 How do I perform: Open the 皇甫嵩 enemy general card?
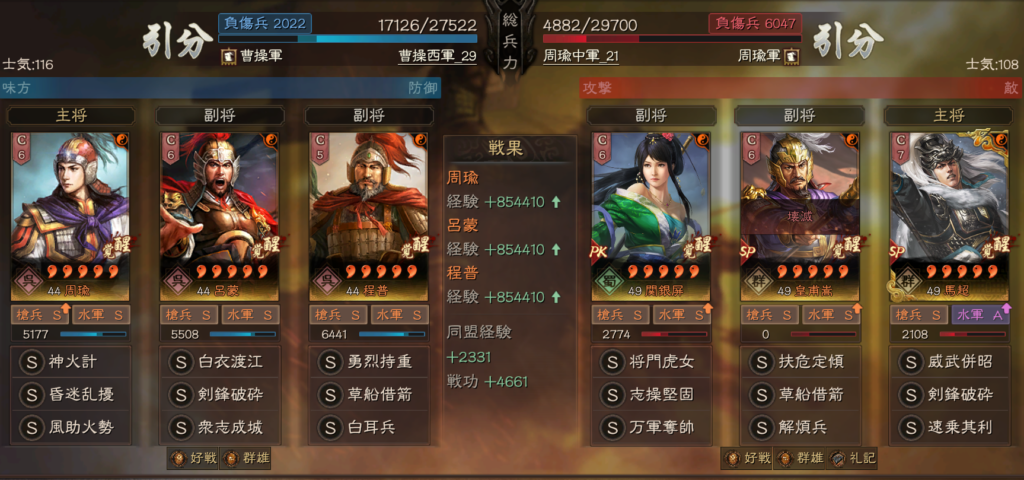pyautogui.click(x=799, y=215)
